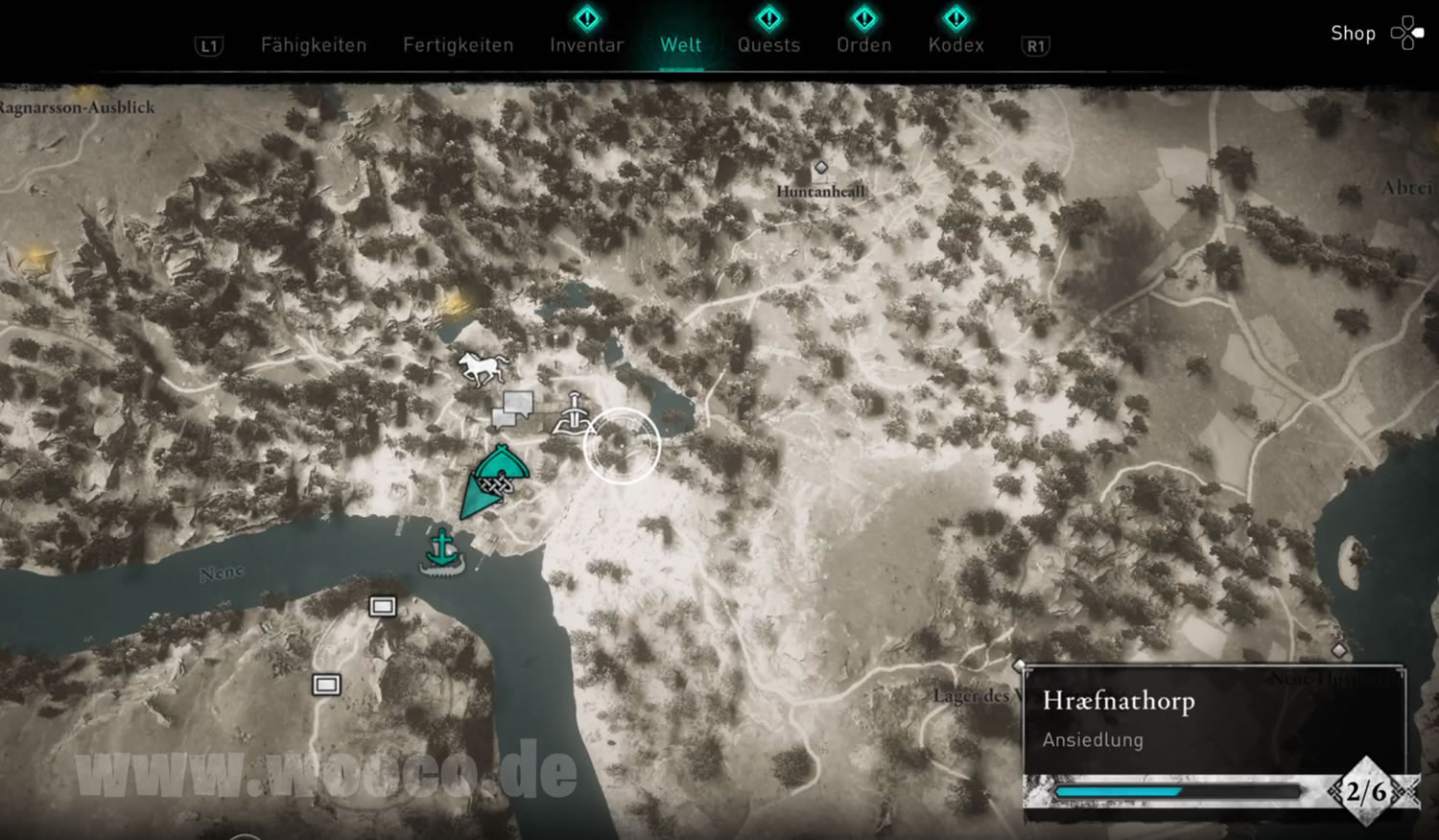Switch to the Fähigkeiten tab
Image resolution: width=1439 pixels, height=840 pixels.
(x=314, y=45)
